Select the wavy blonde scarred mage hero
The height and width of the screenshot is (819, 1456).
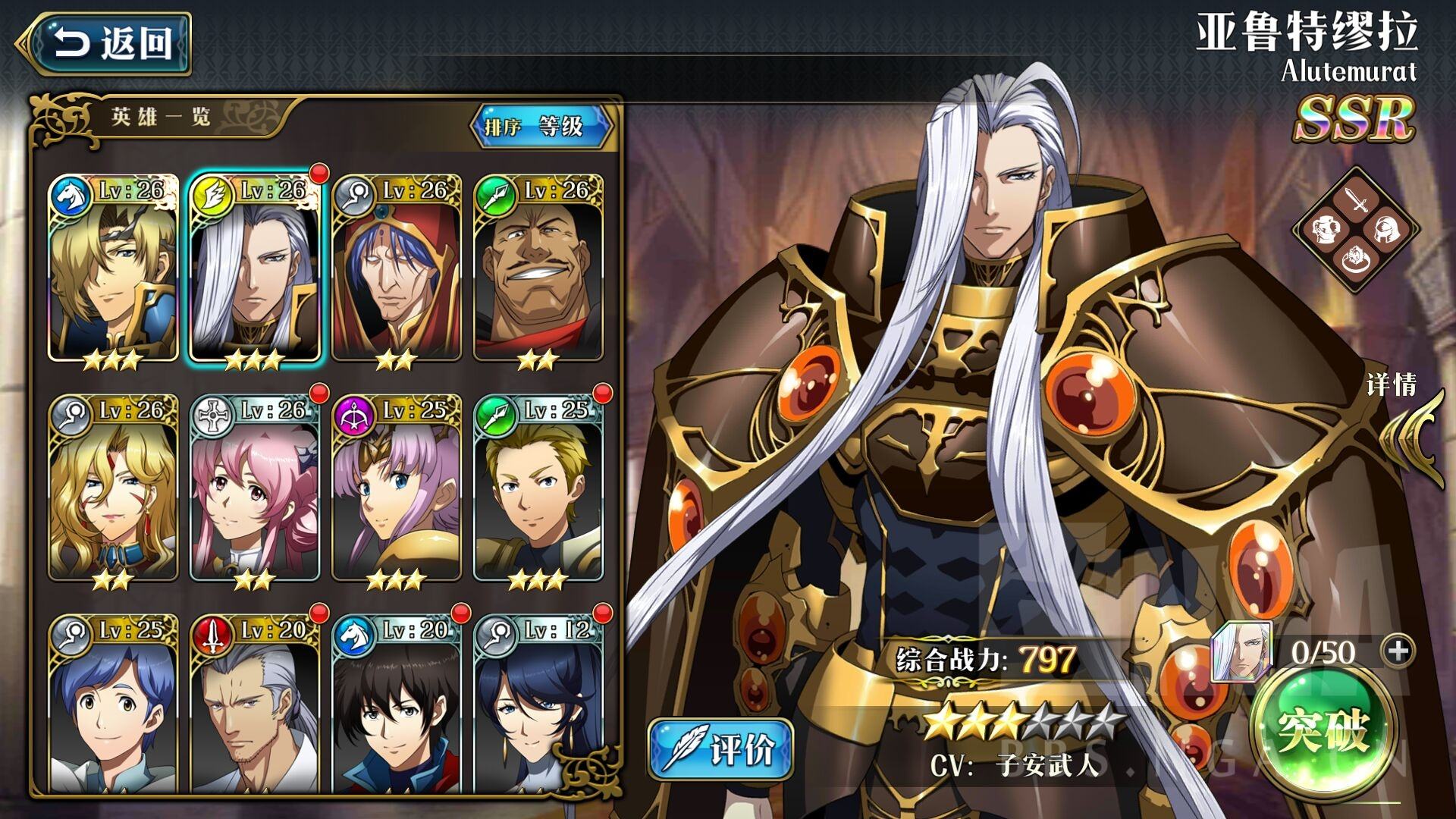(113, 489)
